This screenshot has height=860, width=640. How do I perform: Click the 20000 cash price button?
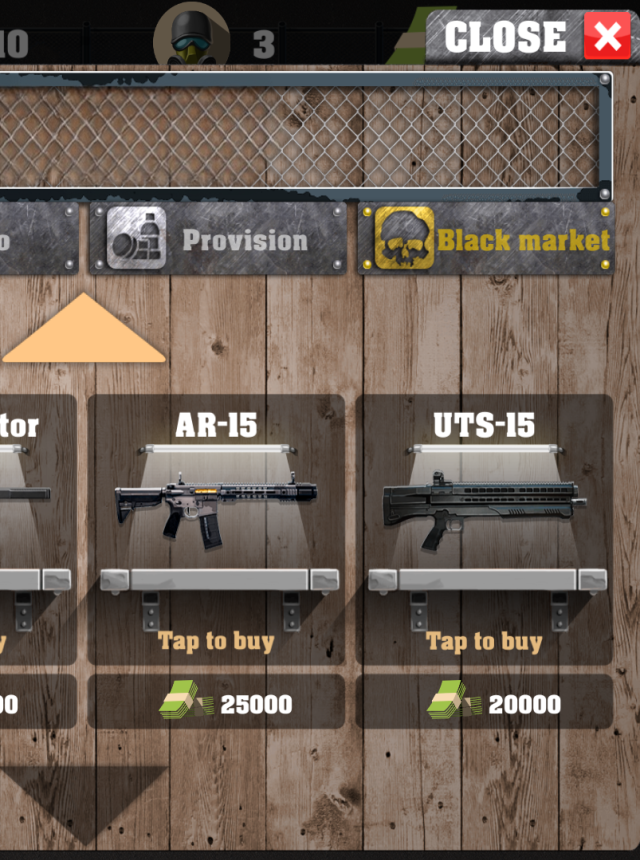pos(484,703)
